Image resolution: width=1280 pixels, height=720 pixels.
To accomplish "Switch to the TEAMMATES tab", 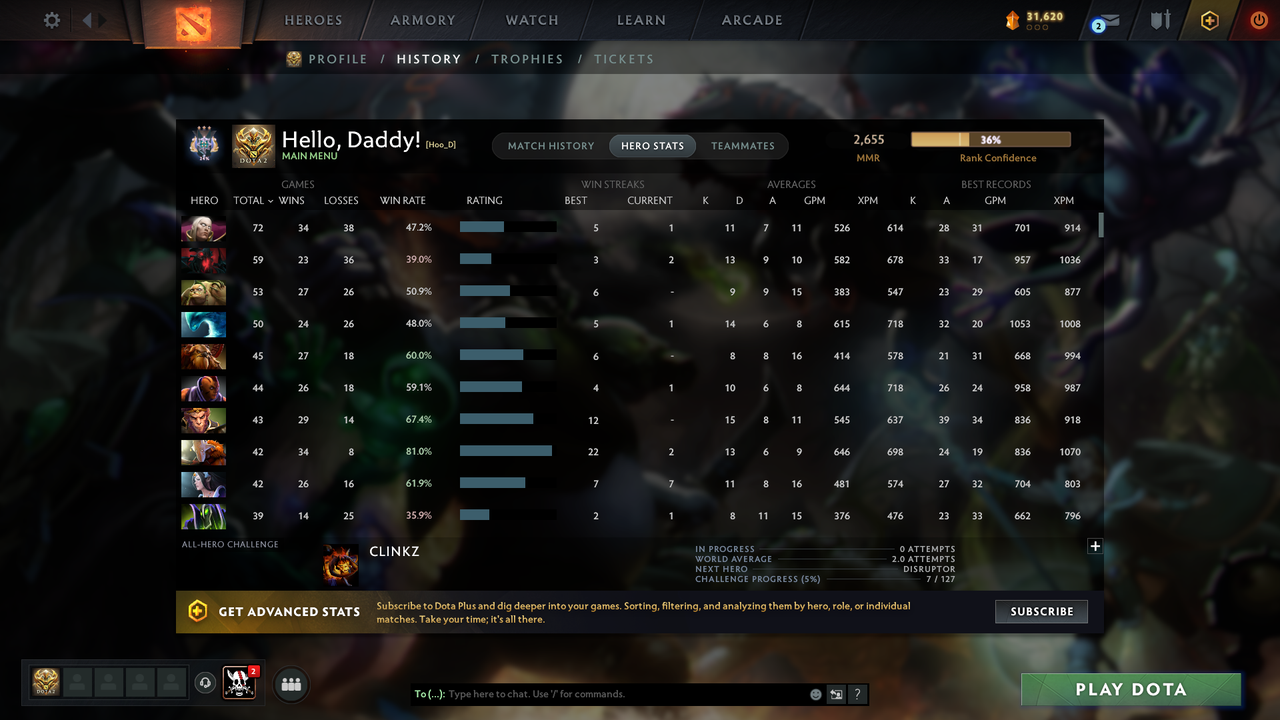I will tap(742, 145).
